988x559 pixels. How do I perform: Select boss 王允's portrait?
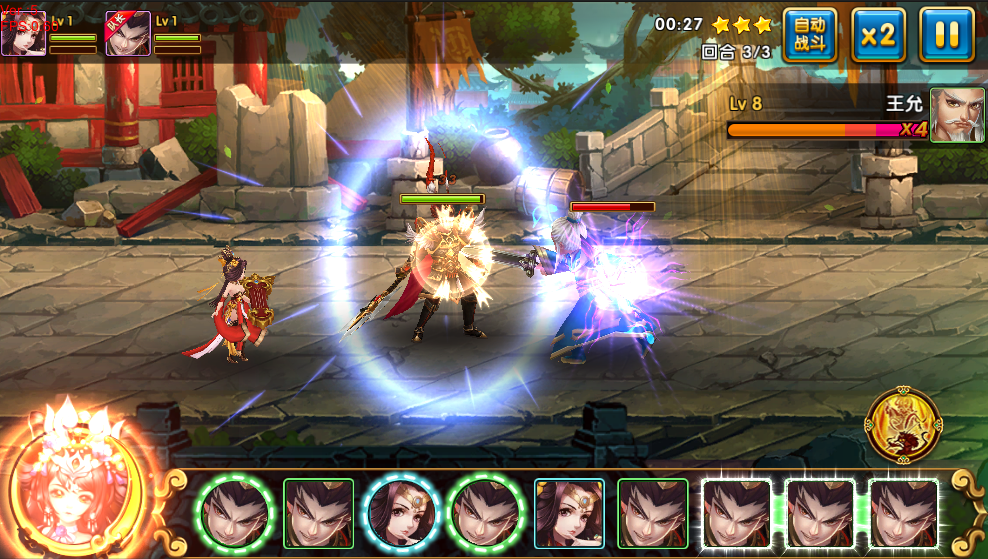click(957, 115)
